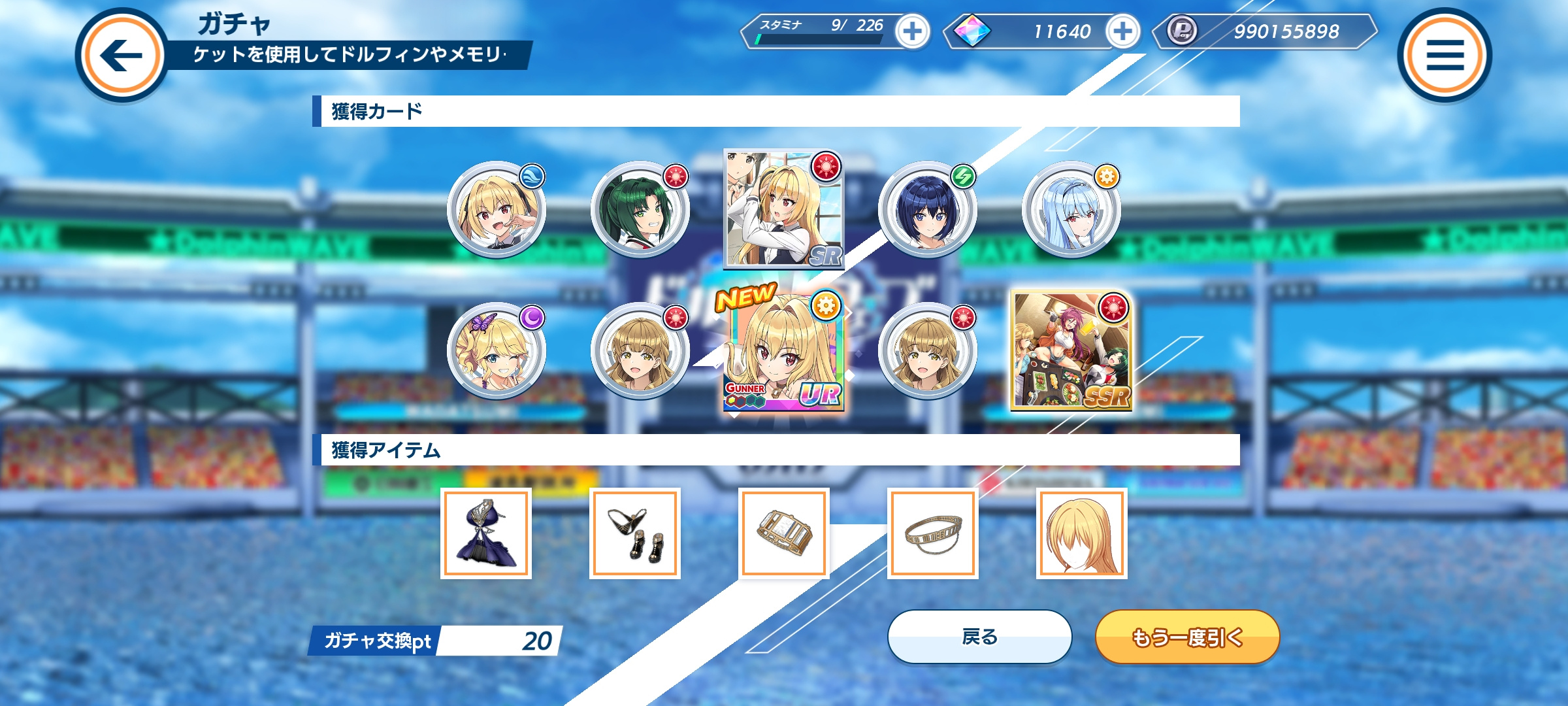Click the 戻る return button
The height and width of the screenshot is (706, 1568).
coord(979,637)
